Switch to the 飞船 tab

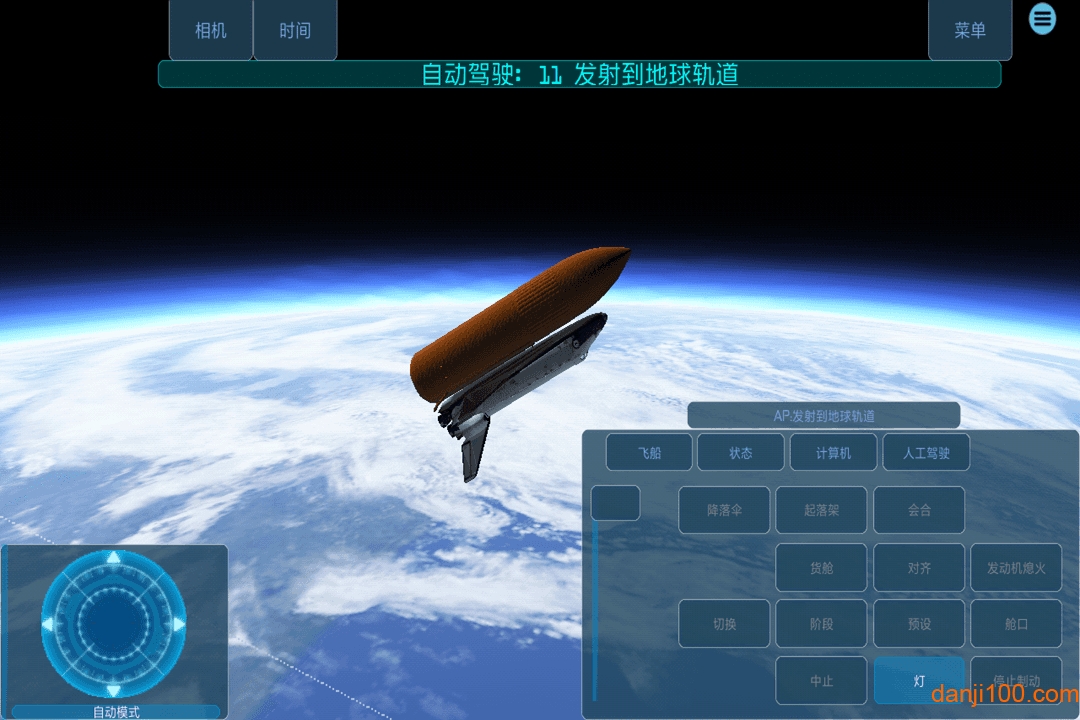(x=649, y=453)
